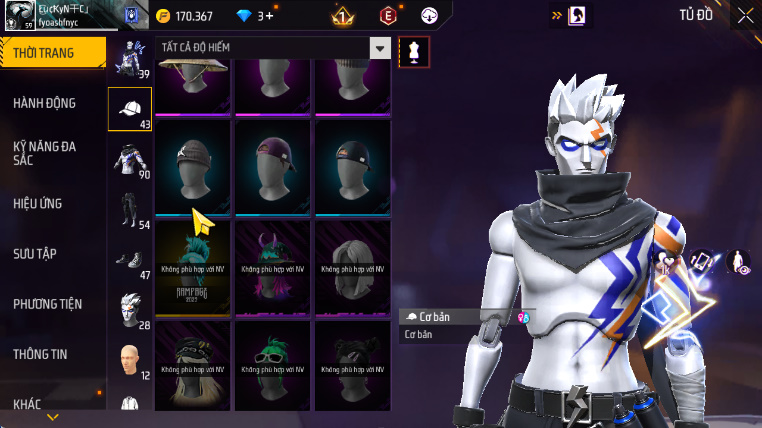Go to the Sưu Tập tab
Viewport: 762px width, 428px height.
35,254
